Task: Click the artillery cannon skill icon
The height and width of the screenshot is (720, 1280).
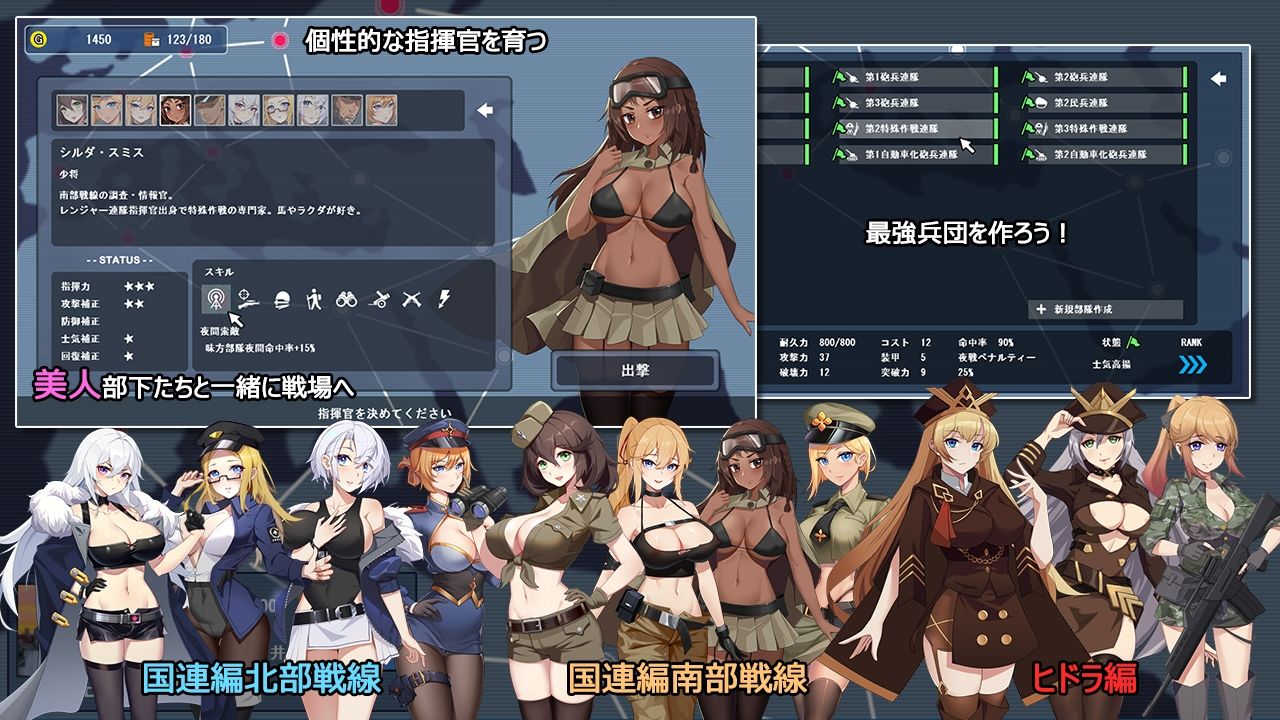Action: 379,298
